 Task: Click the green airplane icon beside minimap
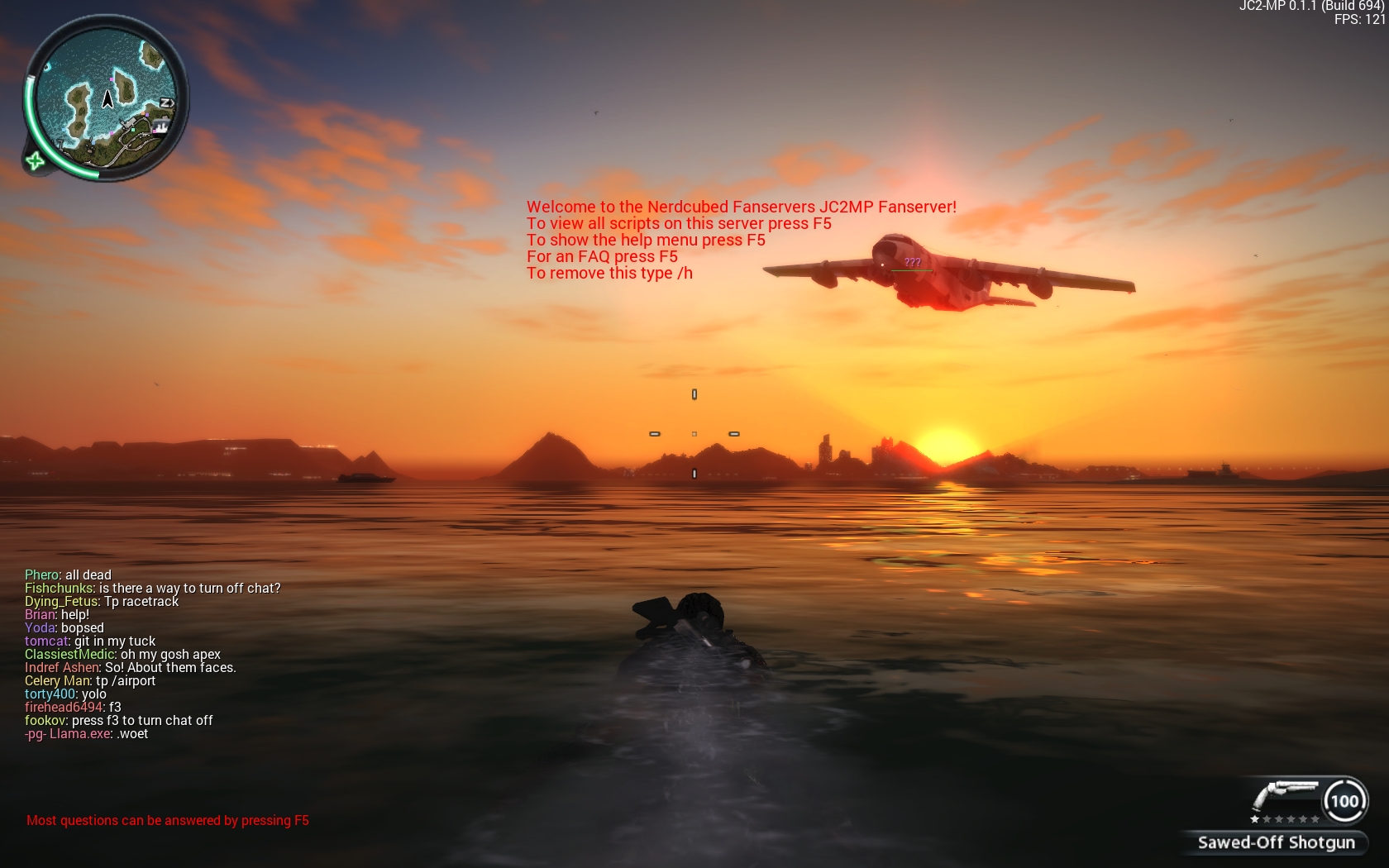35,161
